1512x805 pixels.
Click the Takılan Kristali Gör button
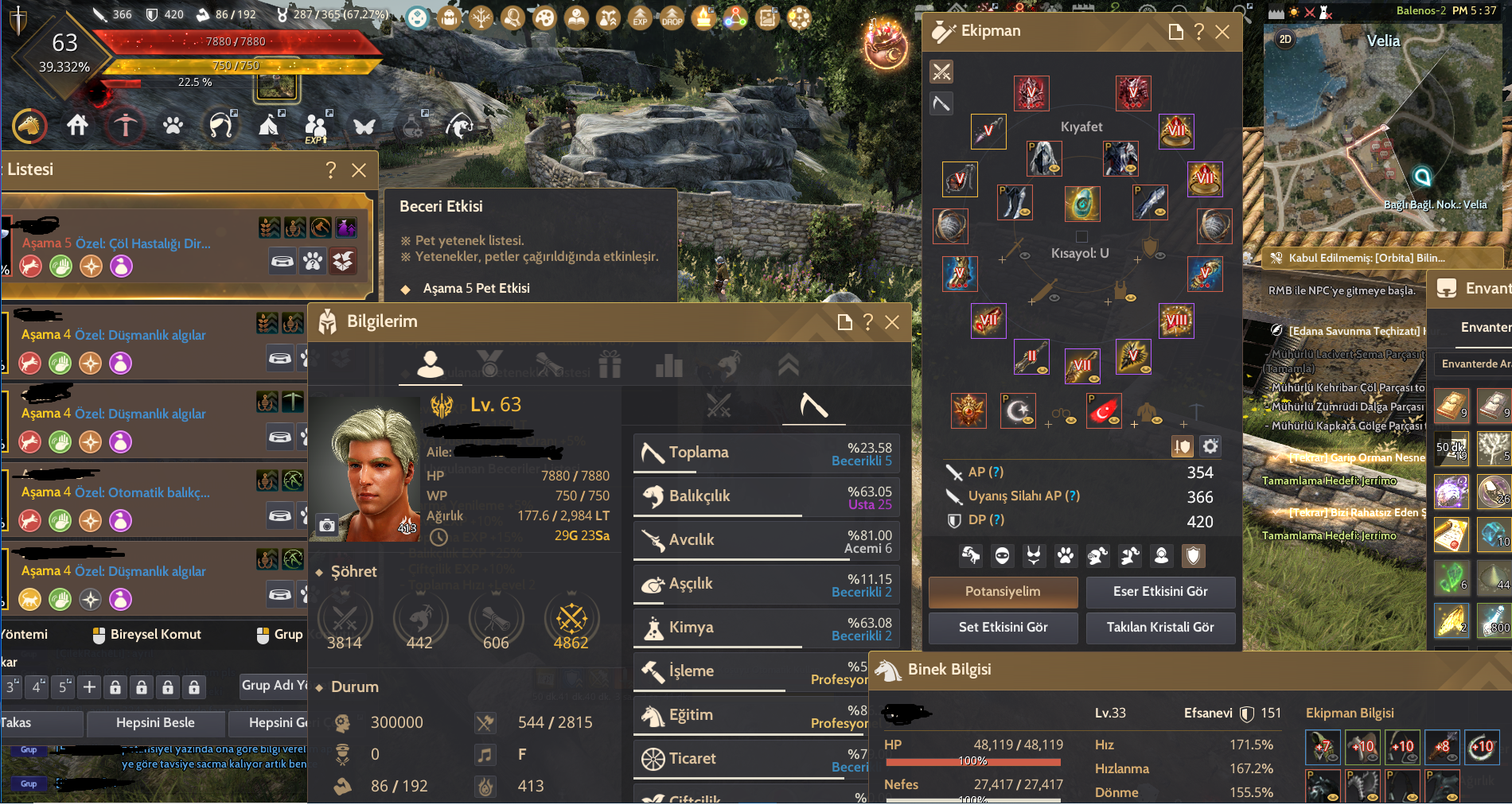[1160, 628]
